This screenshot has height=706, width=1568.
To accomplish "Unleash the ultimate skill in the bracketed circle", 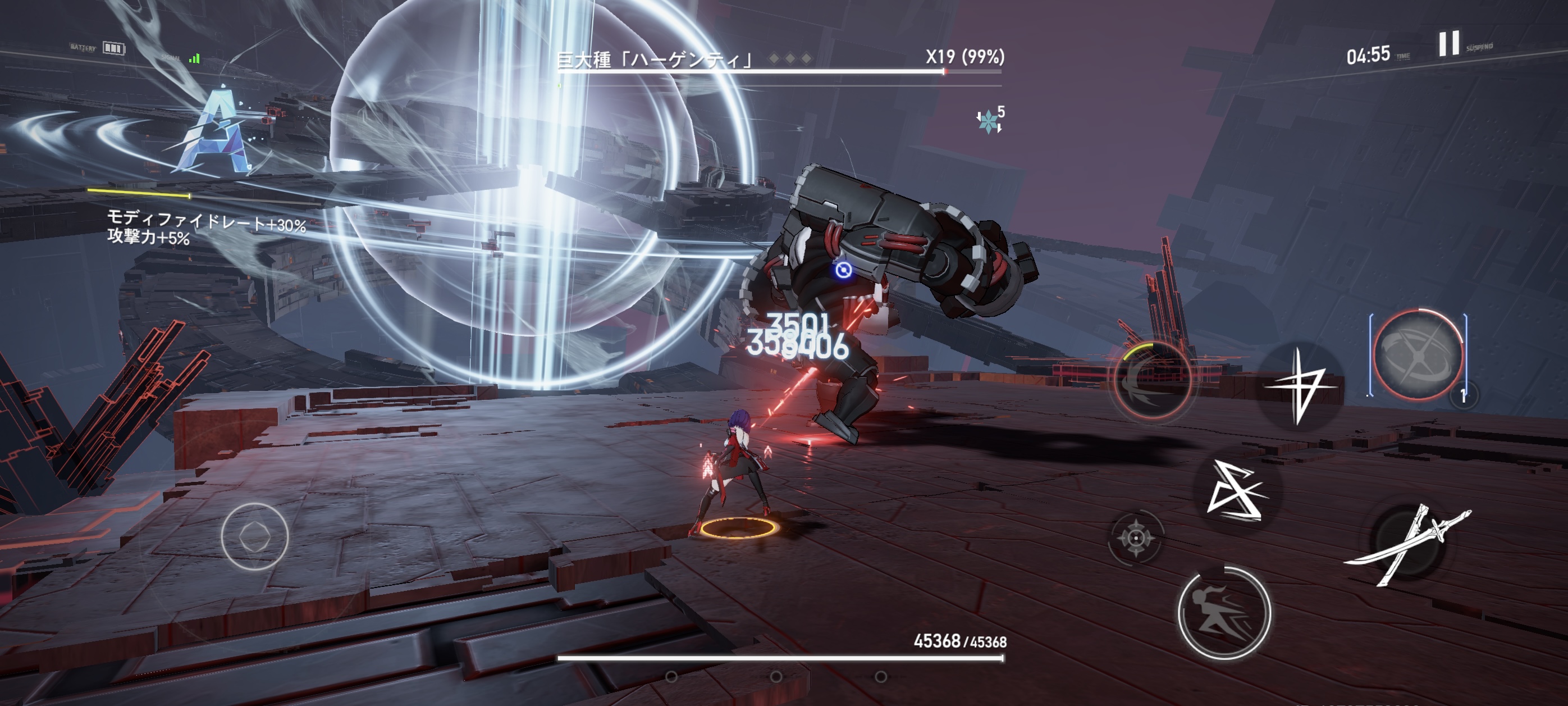I will (x=1418, y=354).
